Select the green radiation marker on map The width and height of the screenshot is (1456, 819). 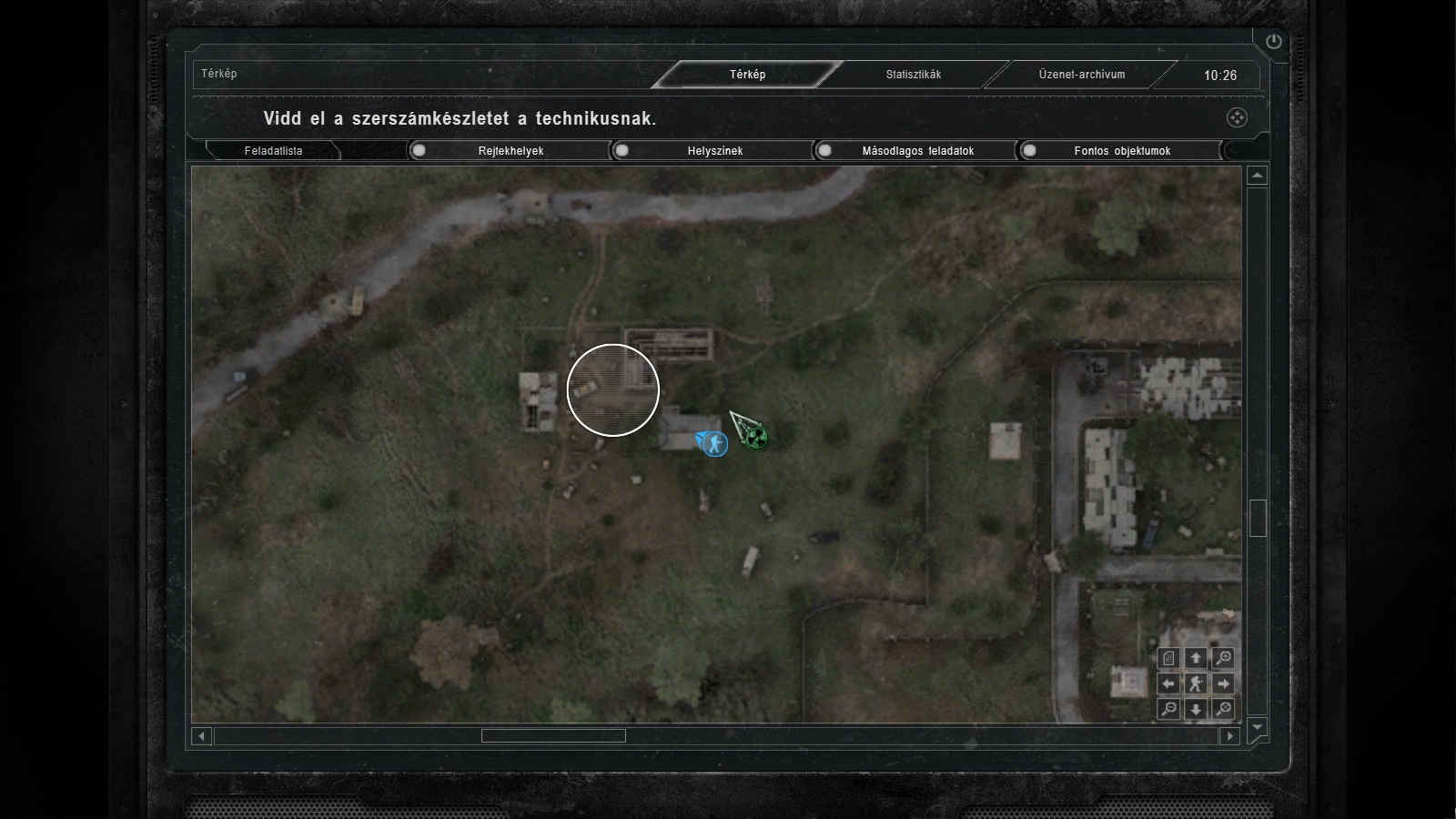753,438
